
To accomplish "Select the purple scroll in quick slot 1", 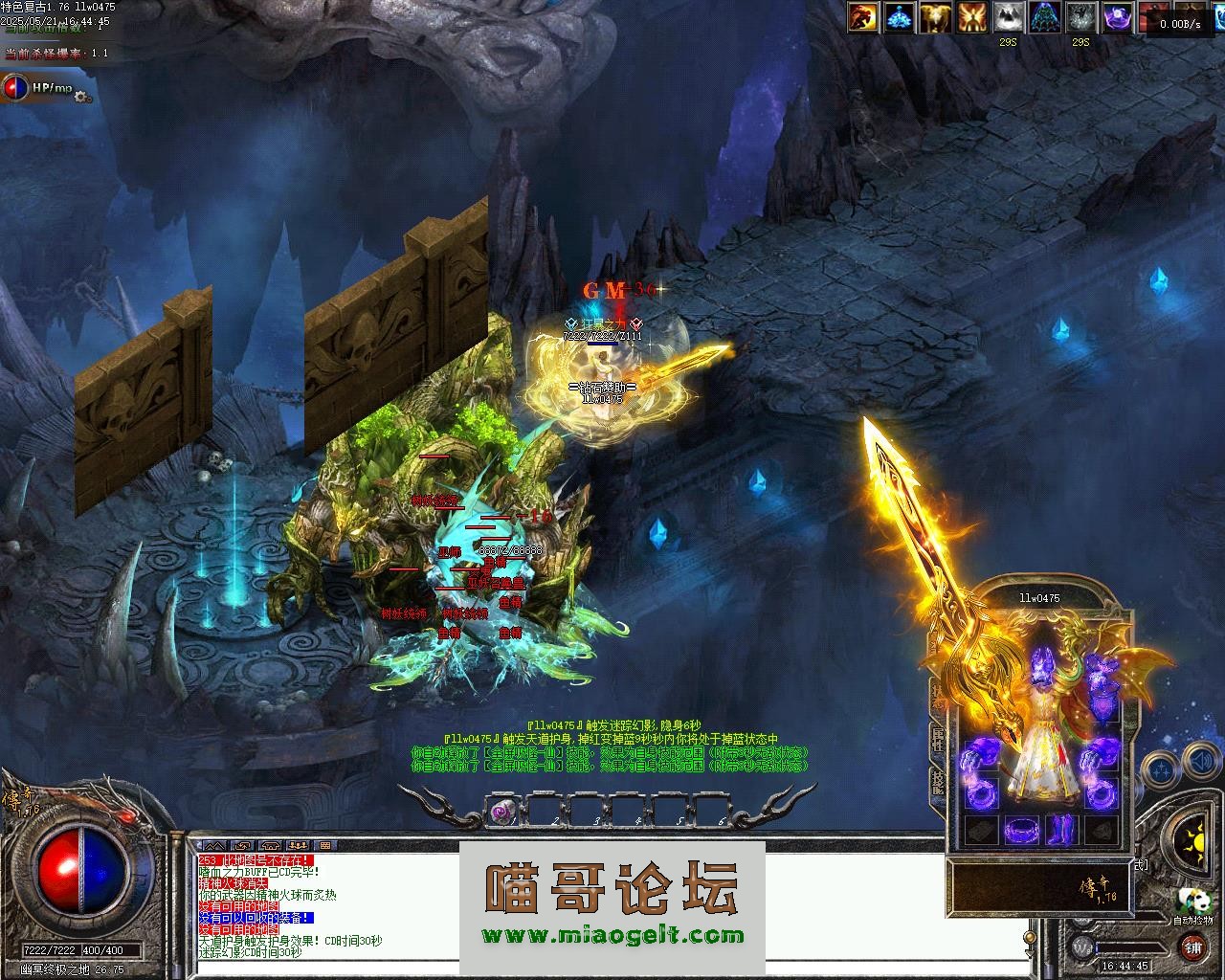I will click(501, 812).
